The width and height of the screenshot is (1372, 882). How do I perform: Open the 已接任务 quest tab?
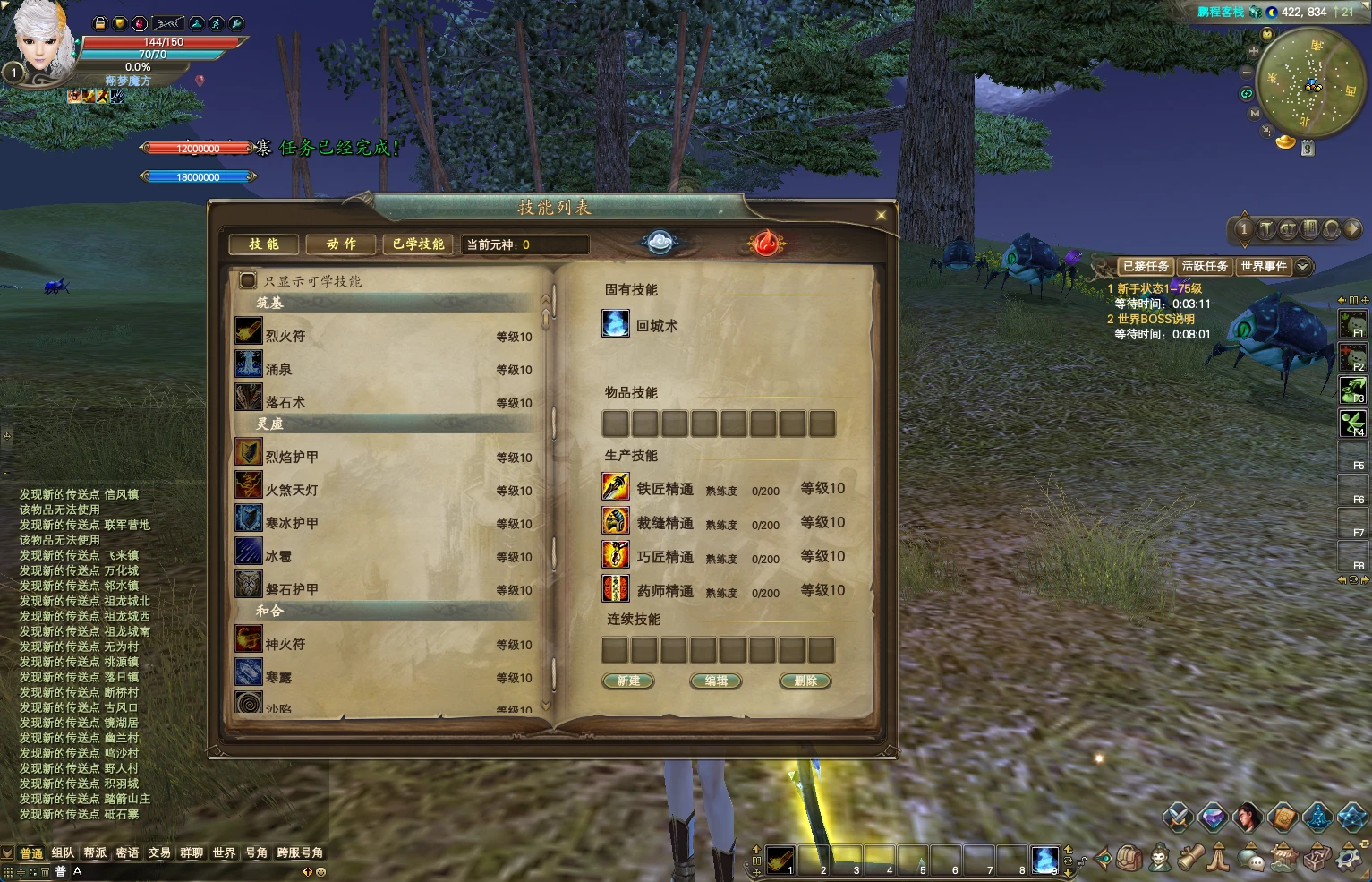(1146, 267)
